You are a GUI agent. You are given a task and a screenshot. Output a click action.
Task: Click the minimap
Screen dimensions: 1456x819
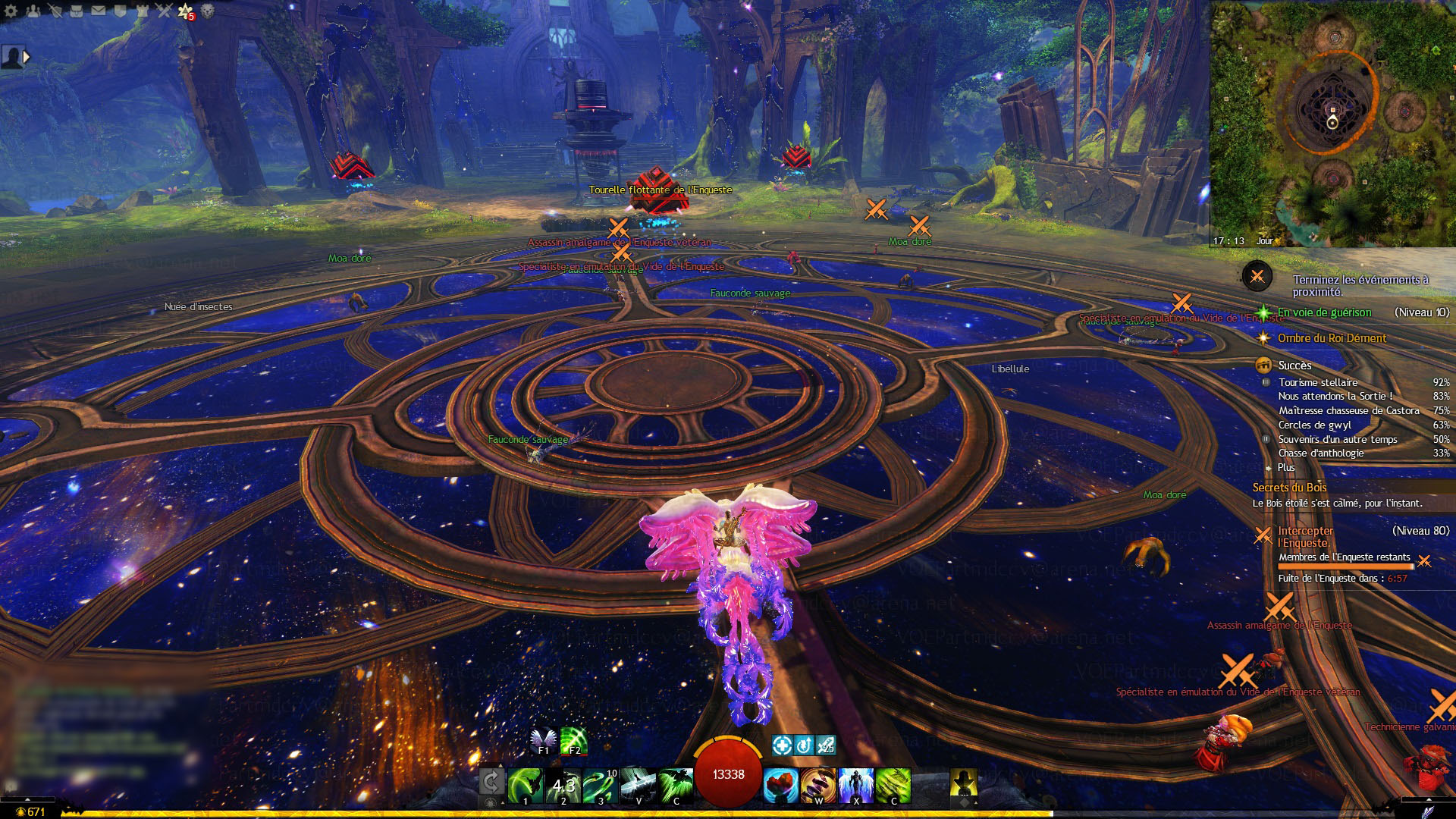(x=1332, y=123)
